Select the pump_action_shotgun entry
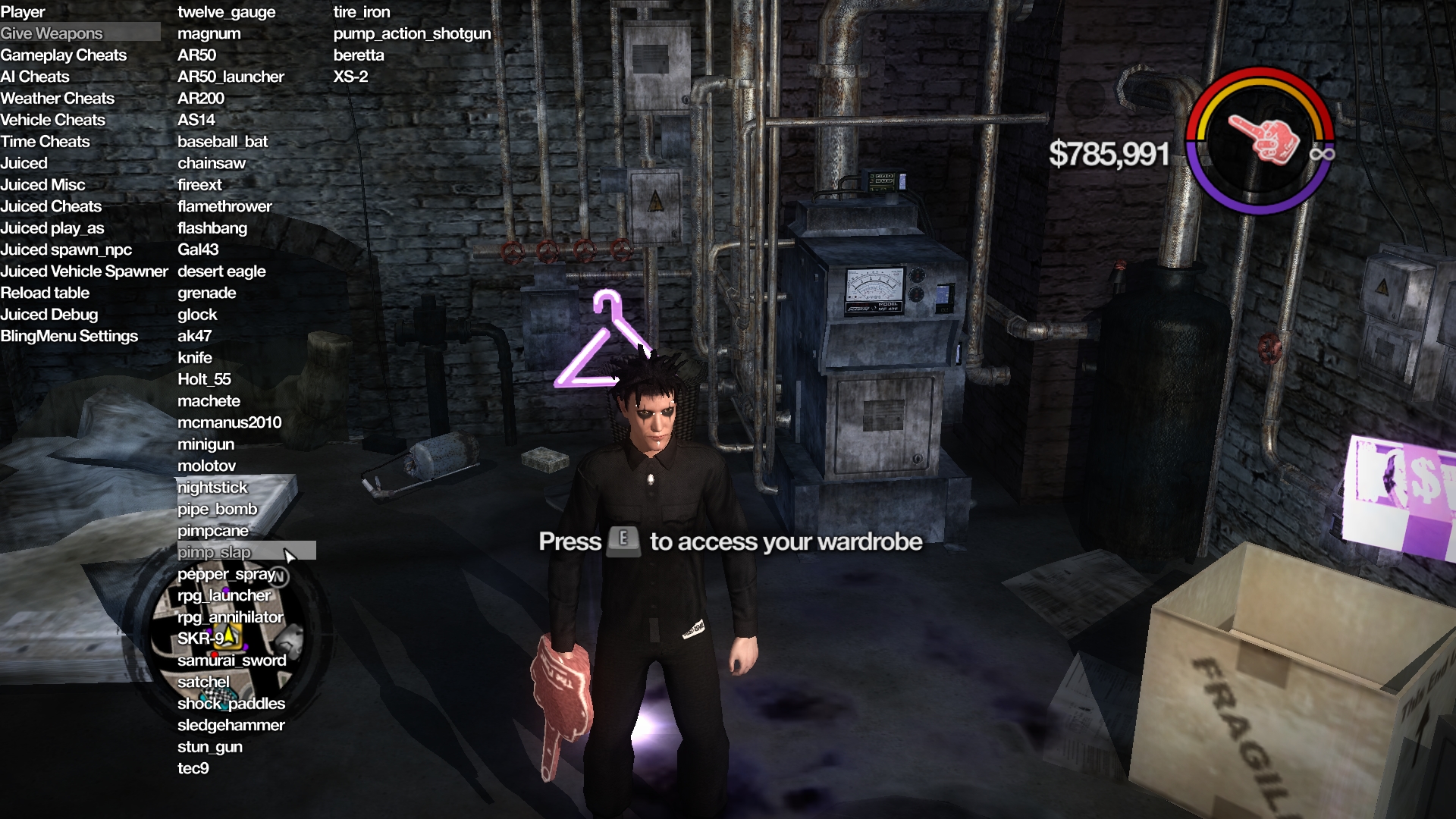Viewport: 1456px width, 819px height. [412, 33]
